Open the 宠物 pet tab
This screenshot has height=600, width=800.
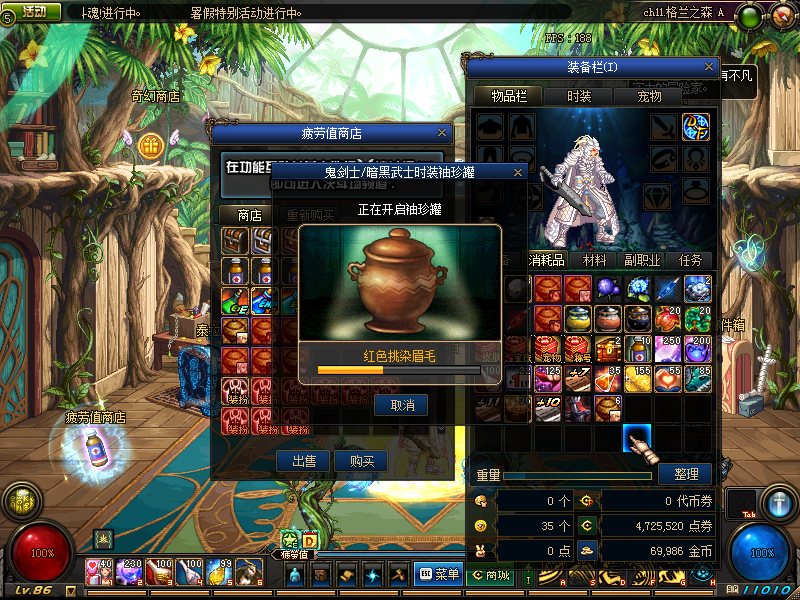coord(651,96)
